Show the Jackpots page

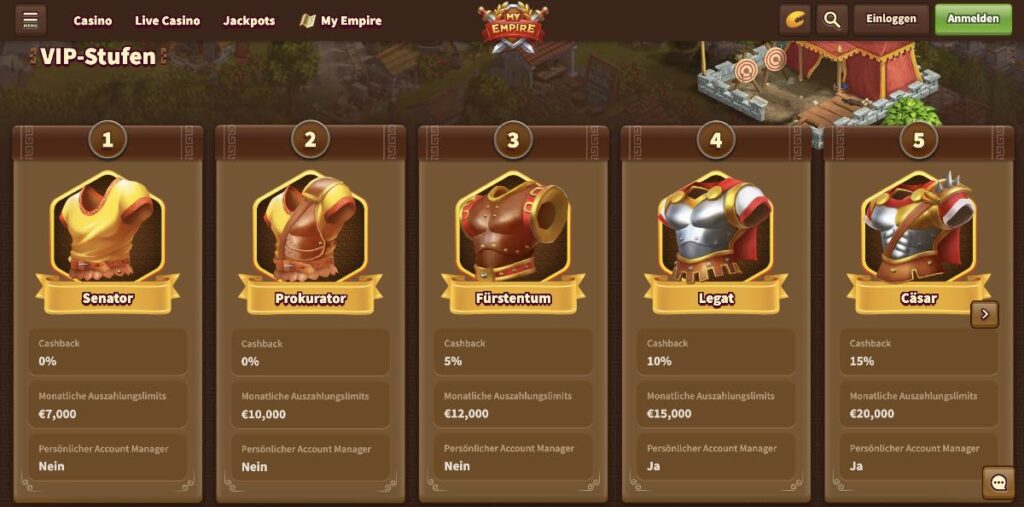click(x=249, y=21)
